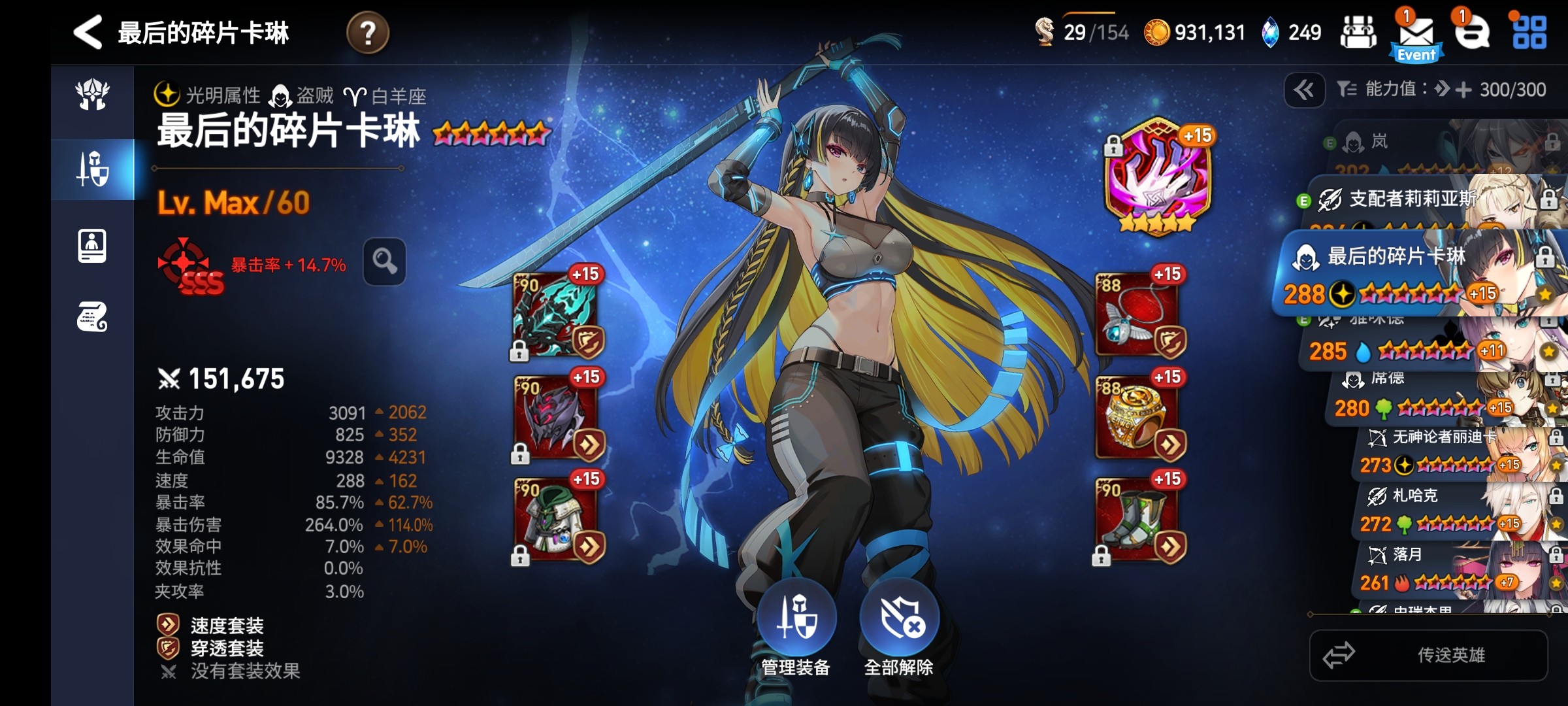Select the equipped armor slot
1568x706 pixels.
(x=557, y=521)
